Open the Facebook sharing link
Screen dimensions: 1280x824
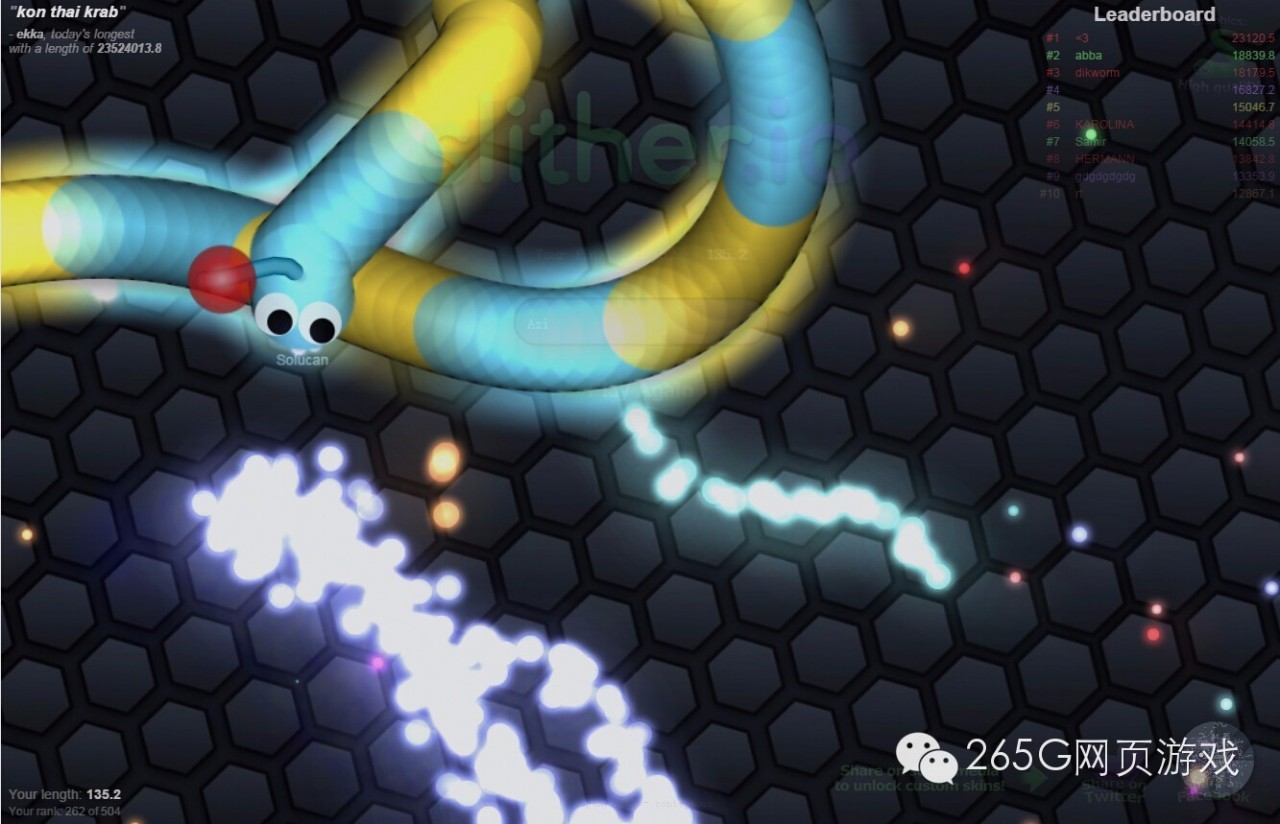(x=1212, y=795)
